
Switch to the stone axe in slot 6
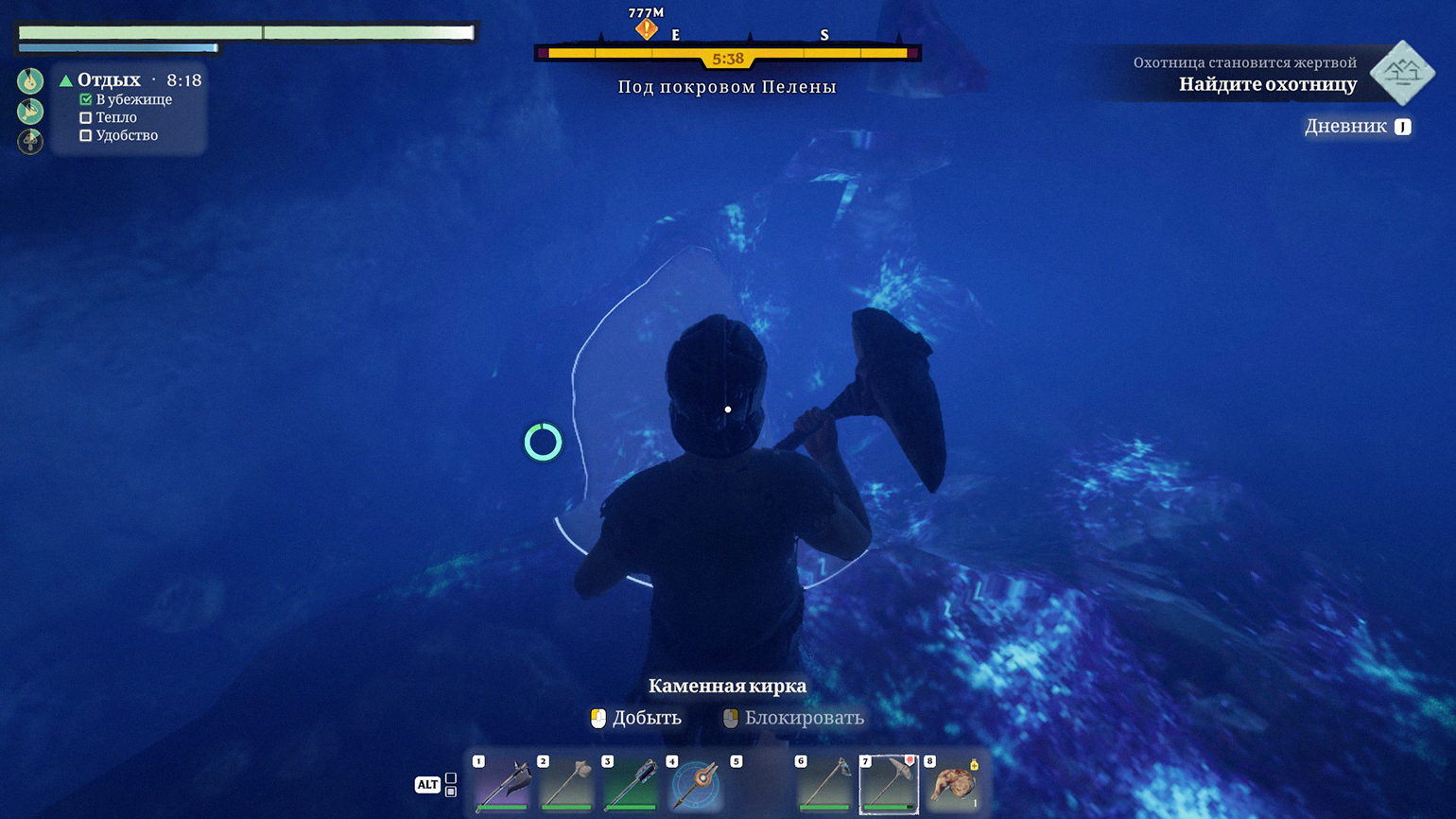coord(824,783)
